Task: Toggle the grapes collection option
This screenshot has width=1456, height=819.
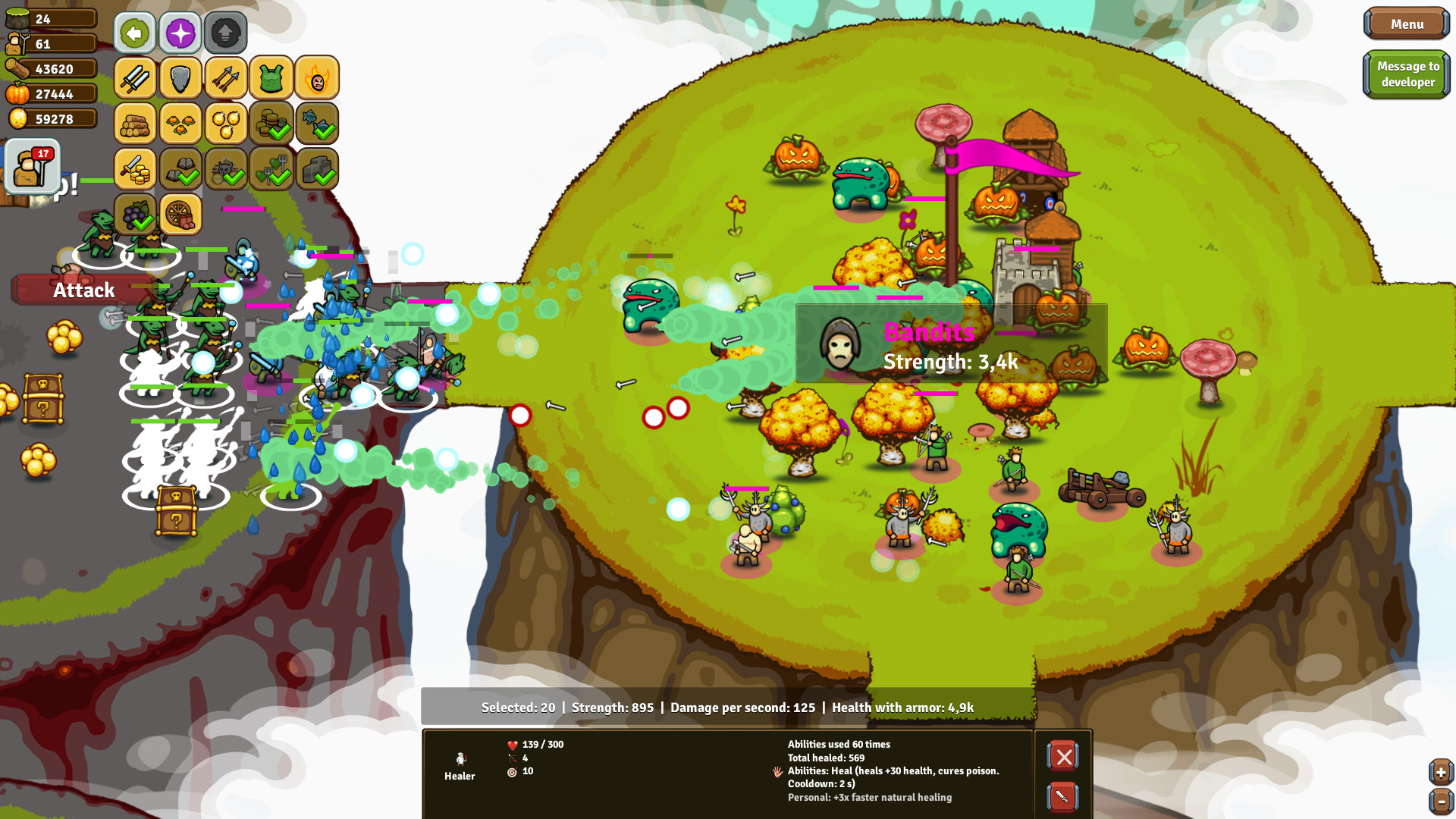Action: point(134,215)
